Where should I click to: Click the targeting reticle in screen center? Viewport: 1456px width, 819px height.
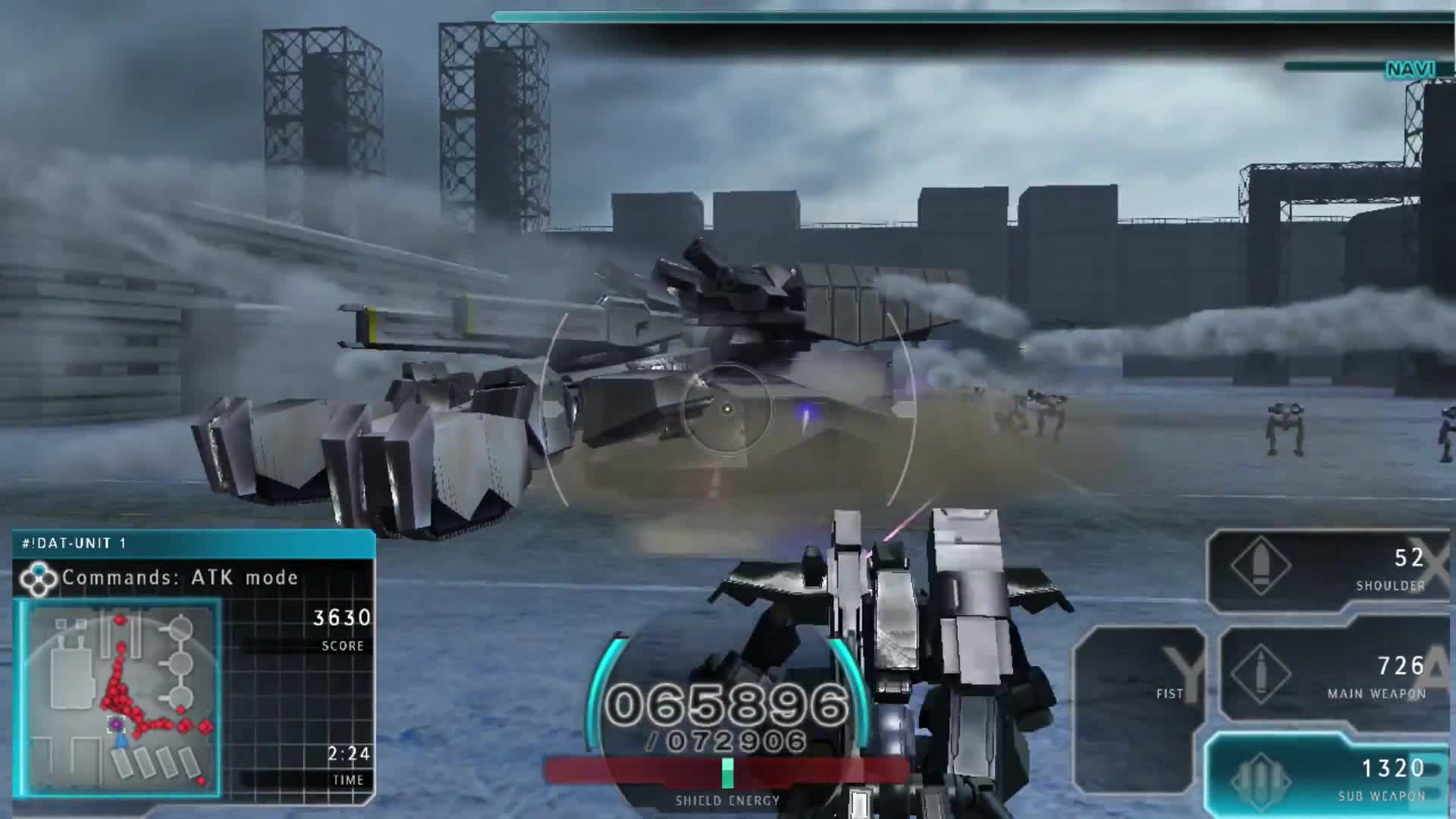[x=728, y=409]
